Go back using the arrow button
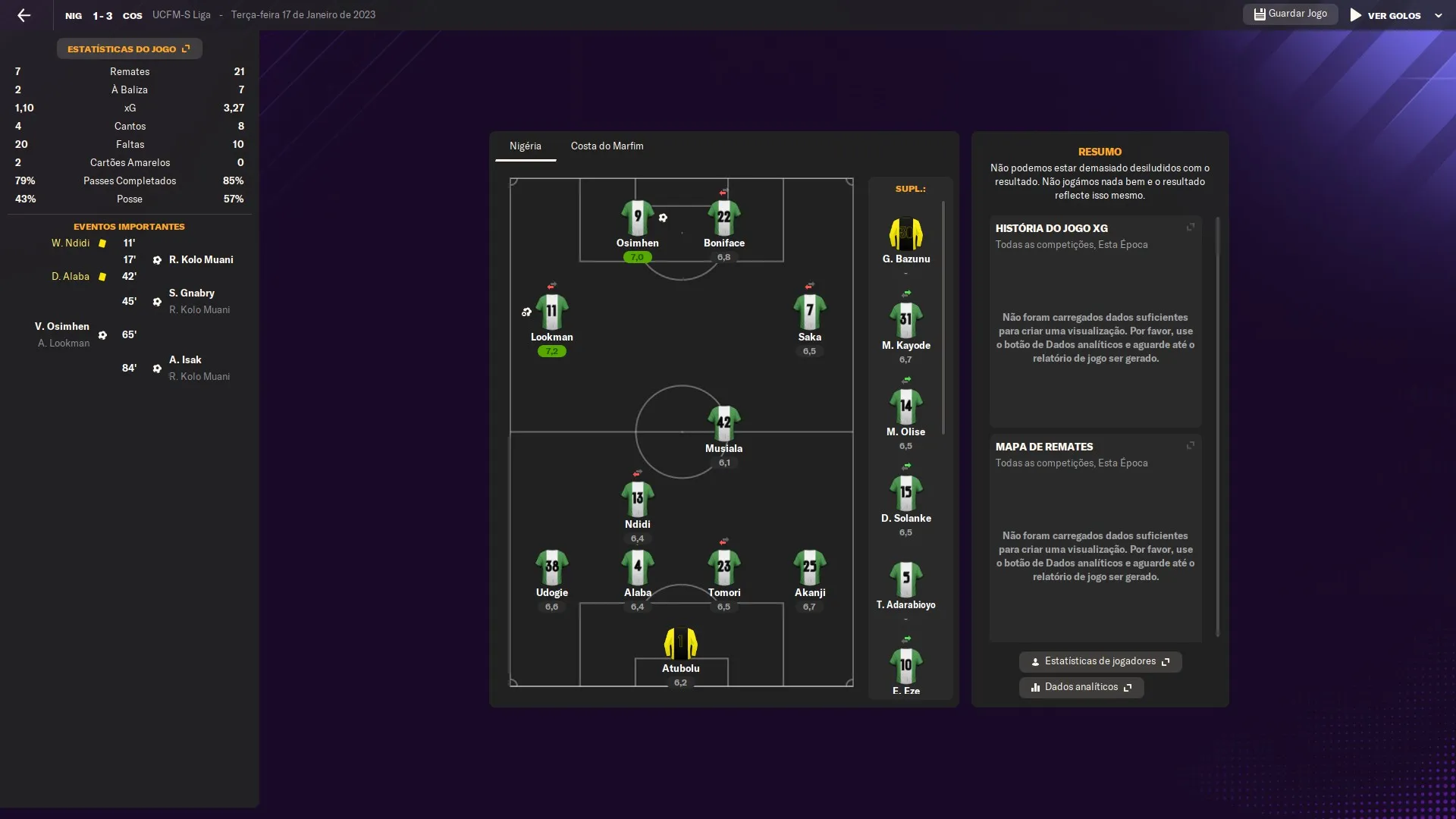The image size is (1456, 819). click(x=24, y=15)
